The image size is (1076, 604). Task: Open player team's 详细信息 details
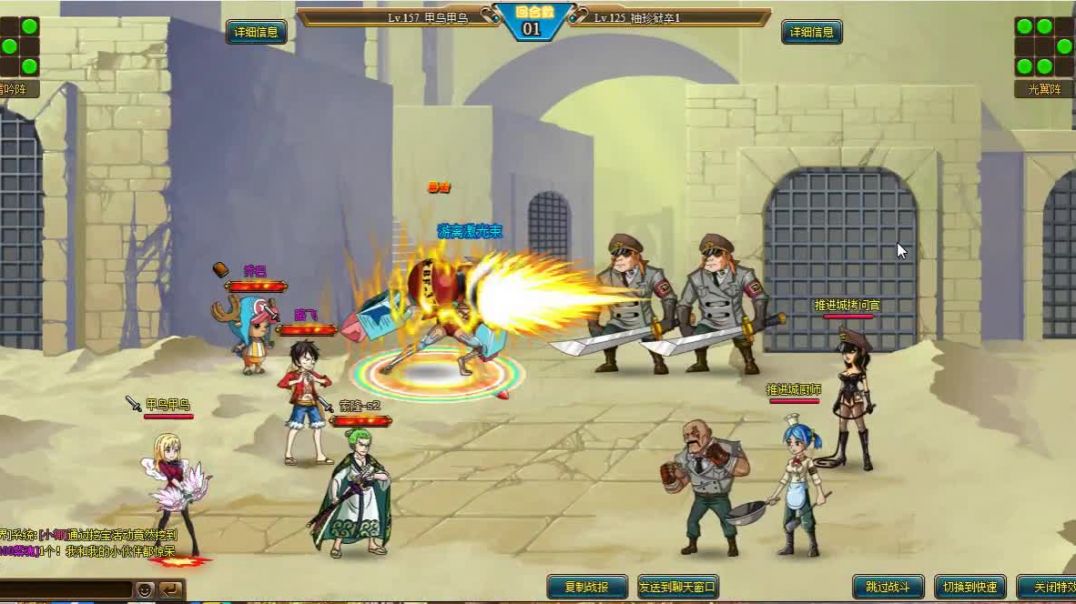(256, 32)
